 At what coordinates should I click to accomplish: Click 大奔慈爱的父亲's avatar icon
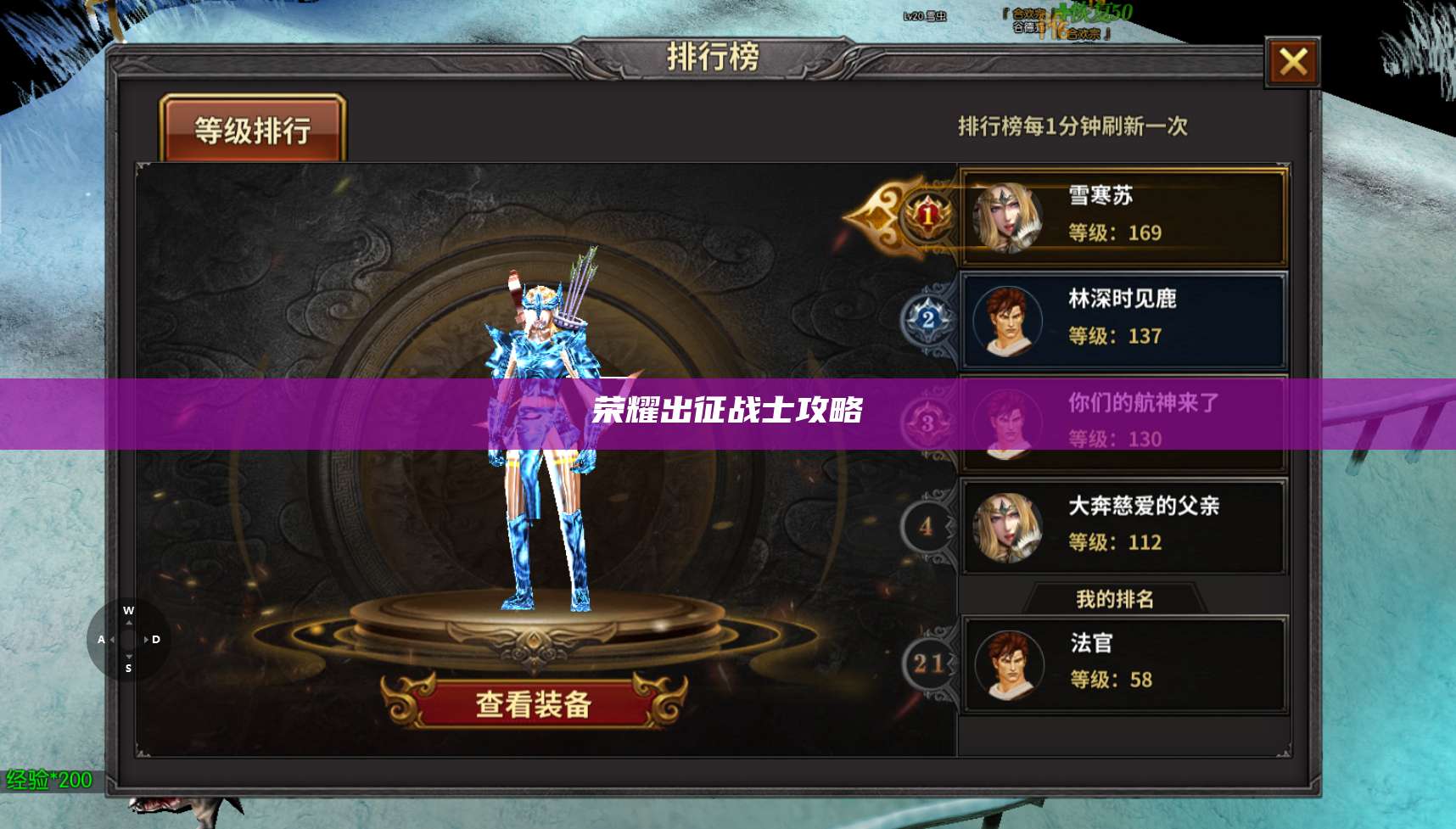click(1010, 525)
